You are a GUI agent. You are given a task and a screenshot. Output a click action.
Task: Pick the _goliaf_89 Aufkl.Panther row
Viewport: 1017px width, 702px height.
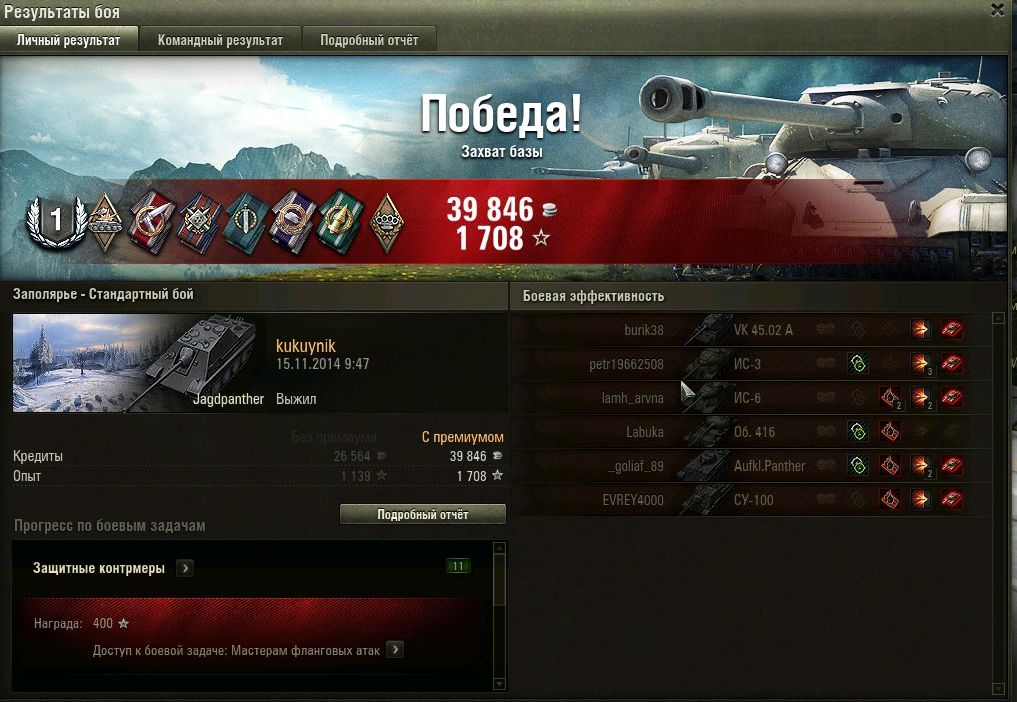pyautogui.click(x=740, y=466)
